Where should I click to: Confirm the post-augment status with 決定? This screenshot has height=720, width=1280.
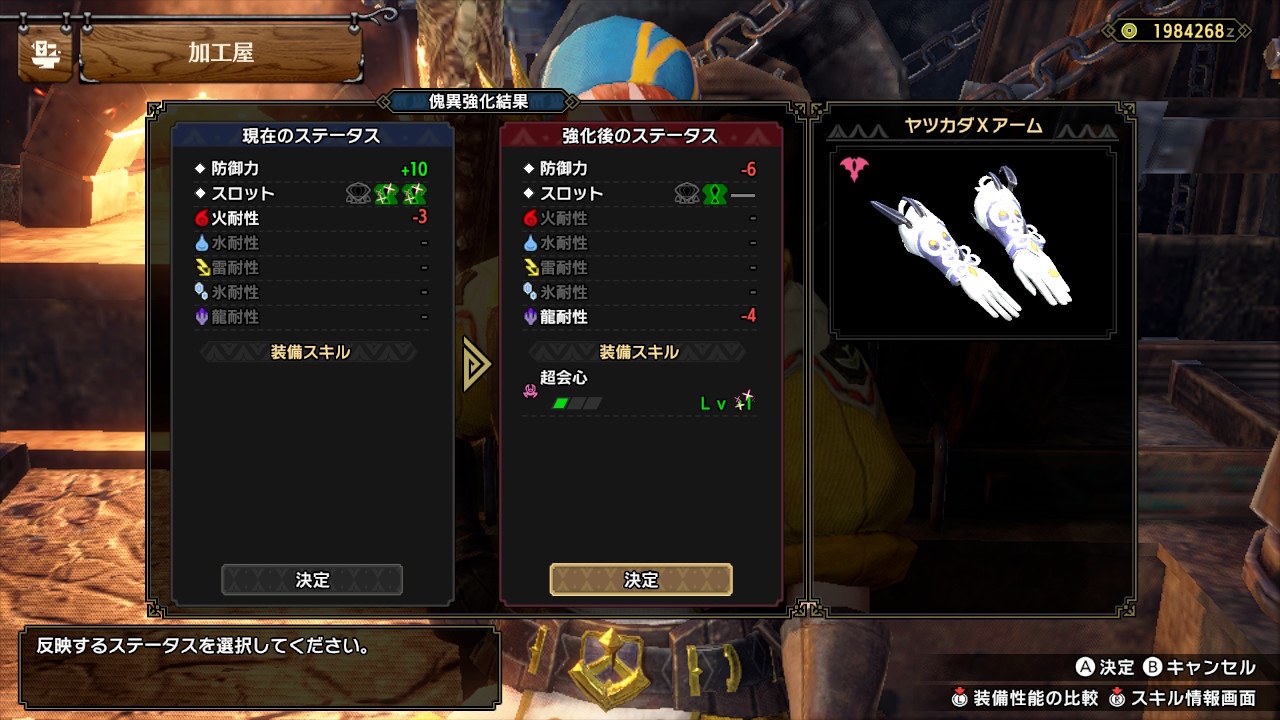[x=641, y=580]
